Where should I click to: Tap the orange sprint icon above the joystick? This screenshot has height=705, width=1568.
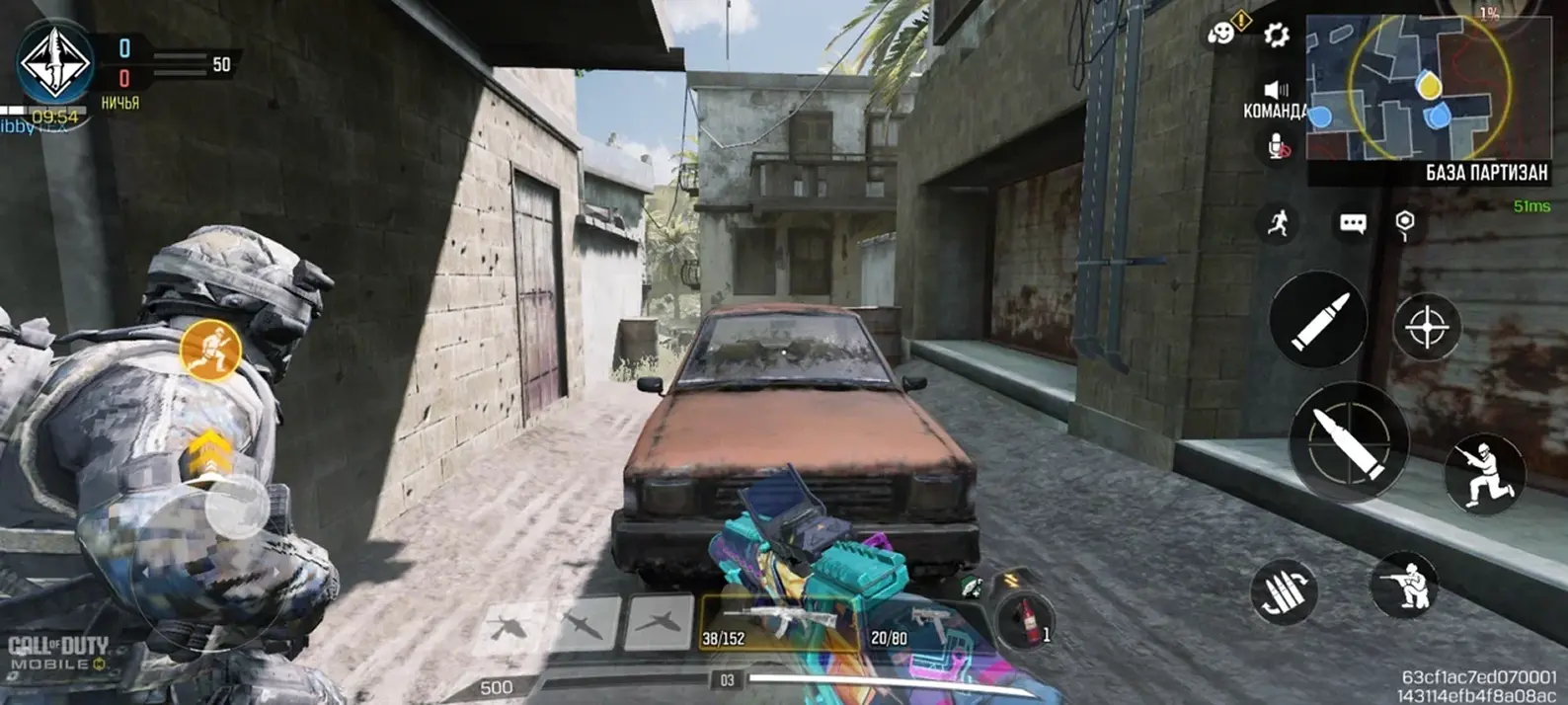coord(210,351)
